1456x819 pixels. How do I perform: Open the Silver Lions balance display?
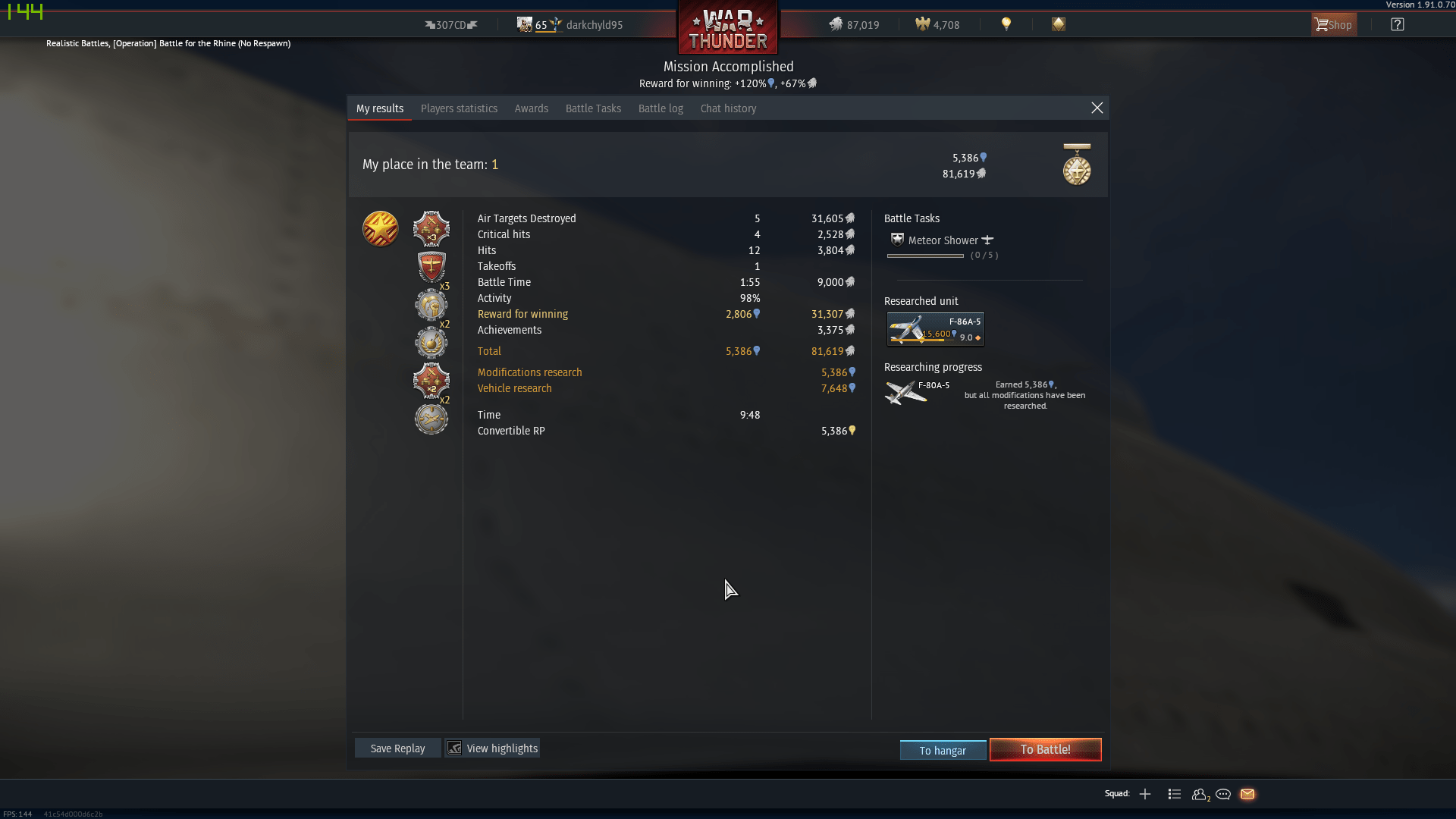click(853, 24)
